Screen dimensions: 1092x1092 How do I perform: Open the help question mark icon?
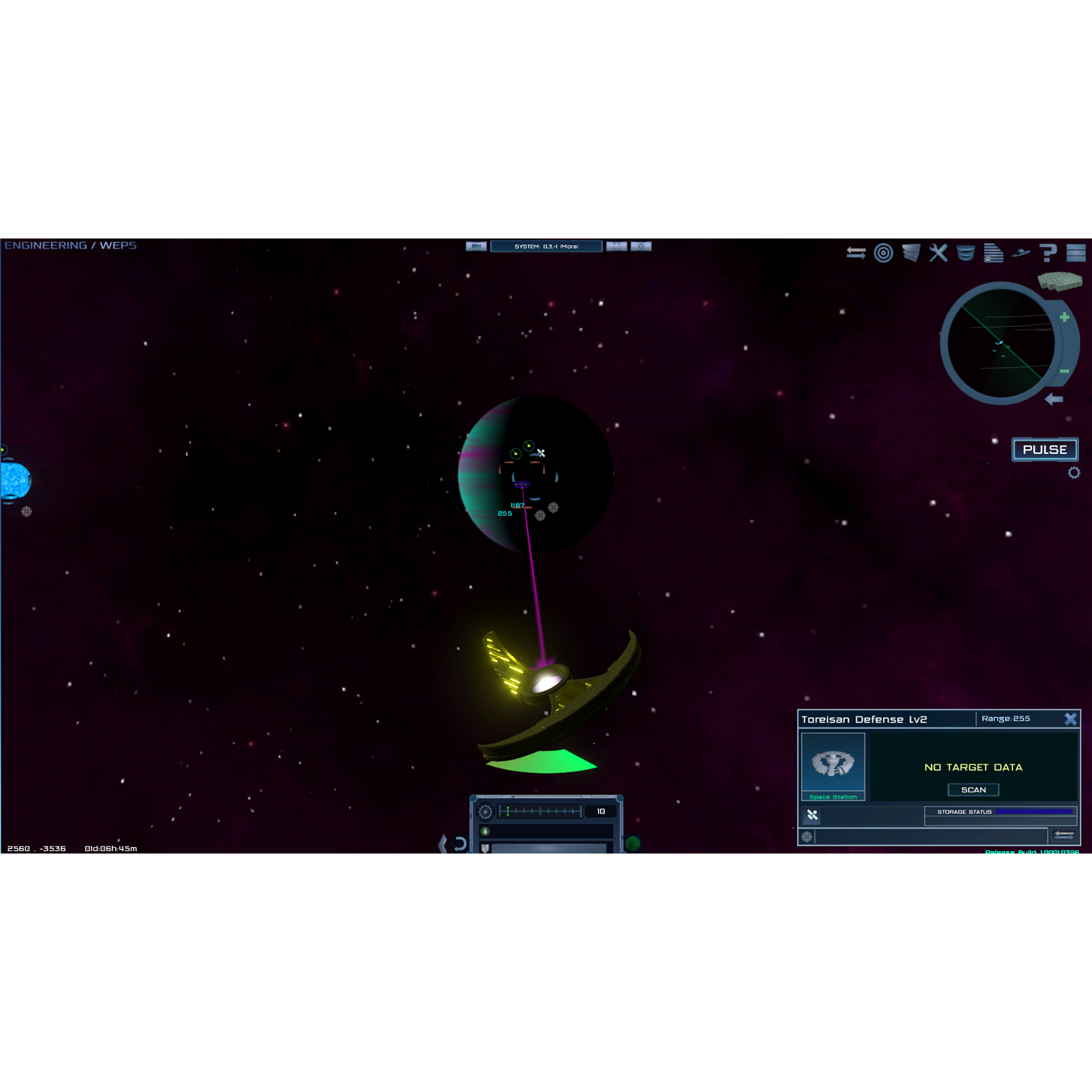[x=1047, y=253]
